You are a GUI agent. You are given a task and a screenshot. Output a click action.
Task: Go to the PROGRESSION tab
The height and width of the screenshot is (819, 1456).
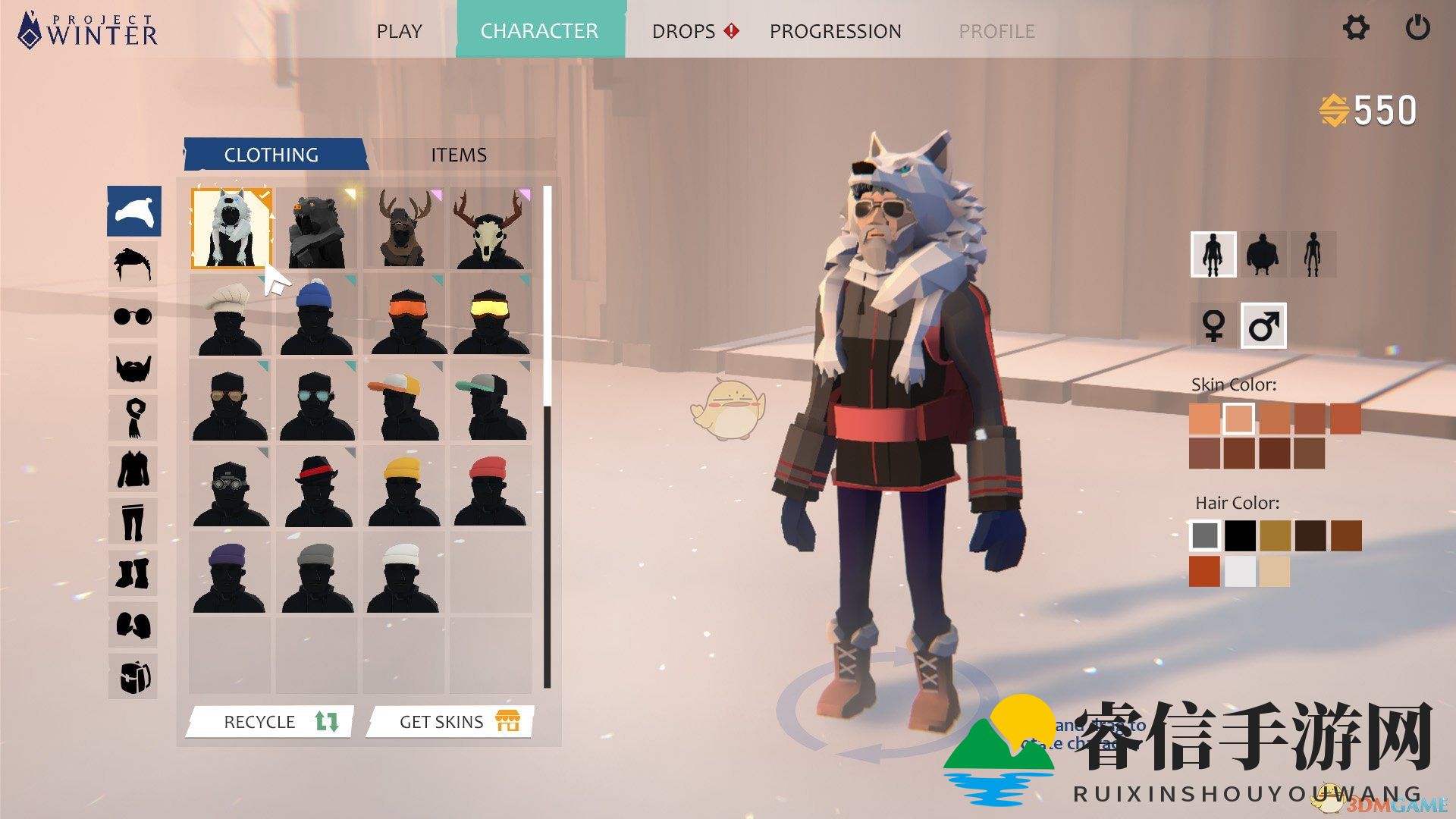point(835,31)
